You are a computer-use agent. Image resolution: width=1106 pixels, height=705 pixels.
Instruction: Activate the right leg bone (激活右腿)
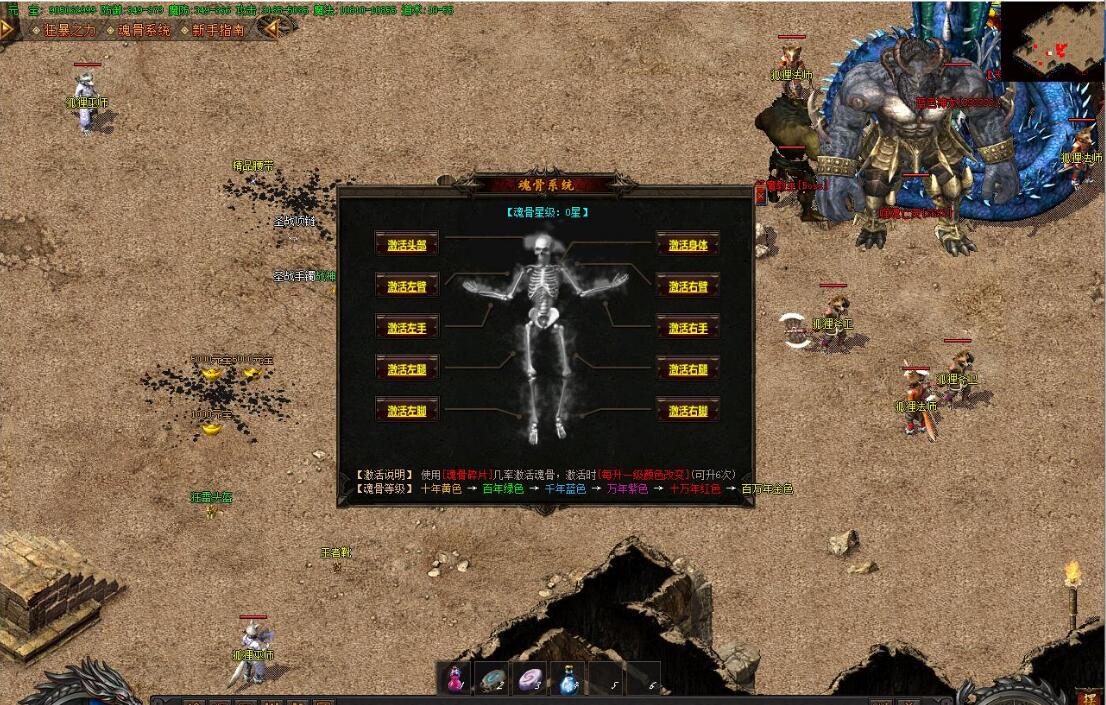688,369
